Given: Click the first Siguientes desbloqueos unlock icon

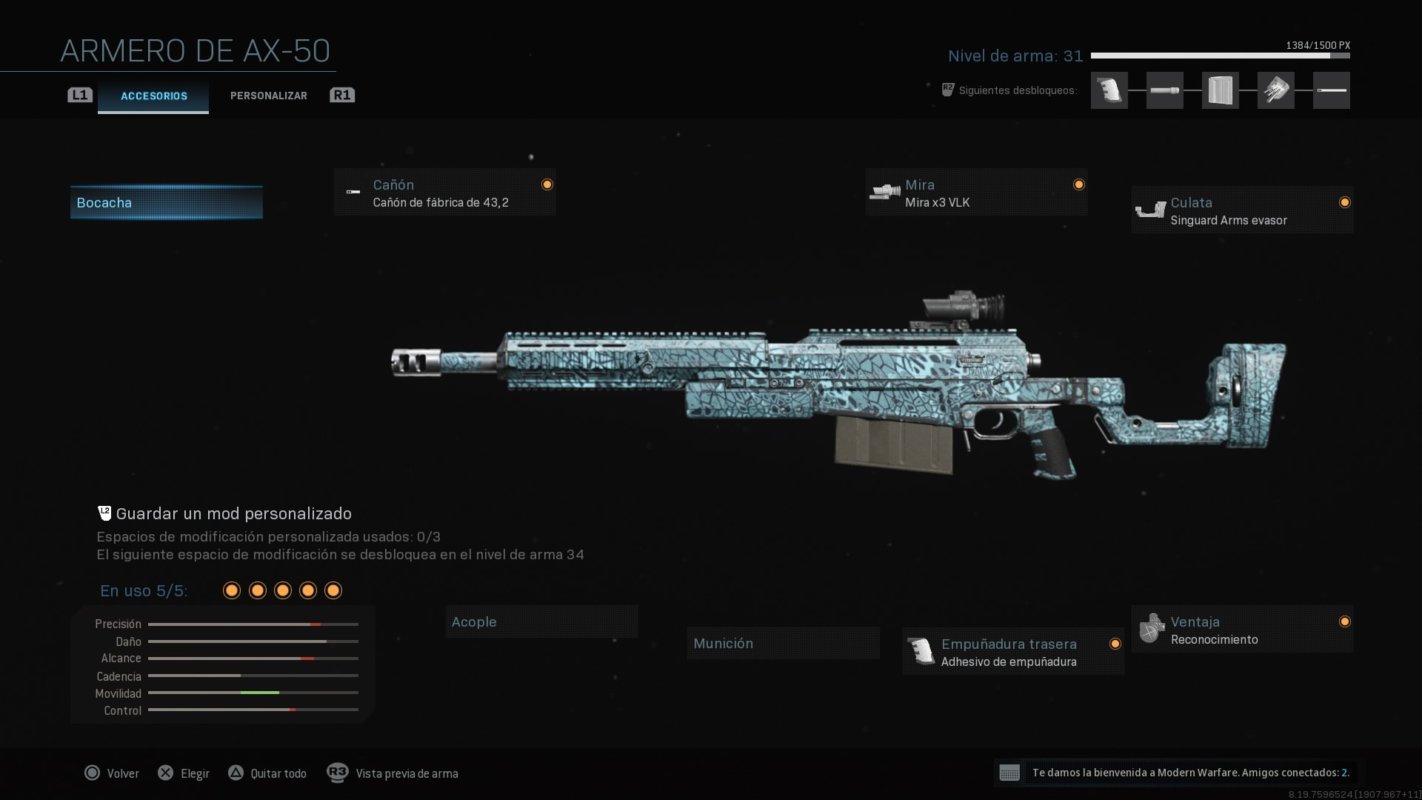Looking at the screenshot, I should (1109, 90).
